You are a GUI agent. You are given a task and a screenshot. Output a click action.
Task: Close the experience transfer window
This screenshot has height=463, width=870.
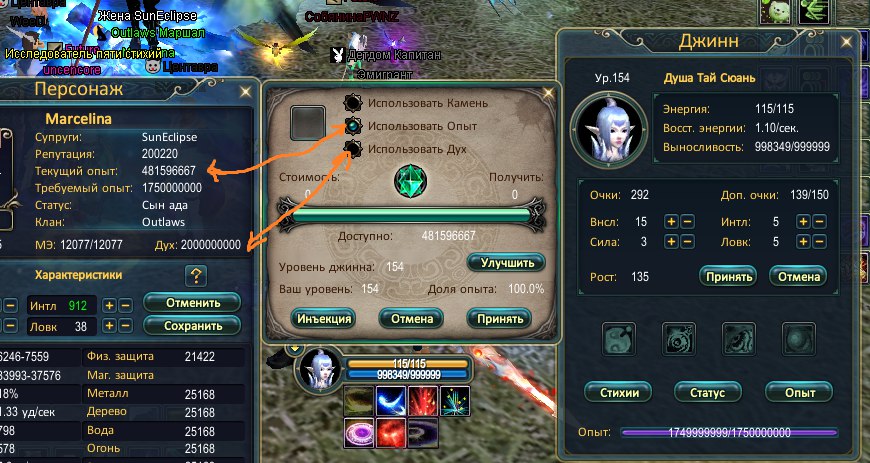click(548, 93)
